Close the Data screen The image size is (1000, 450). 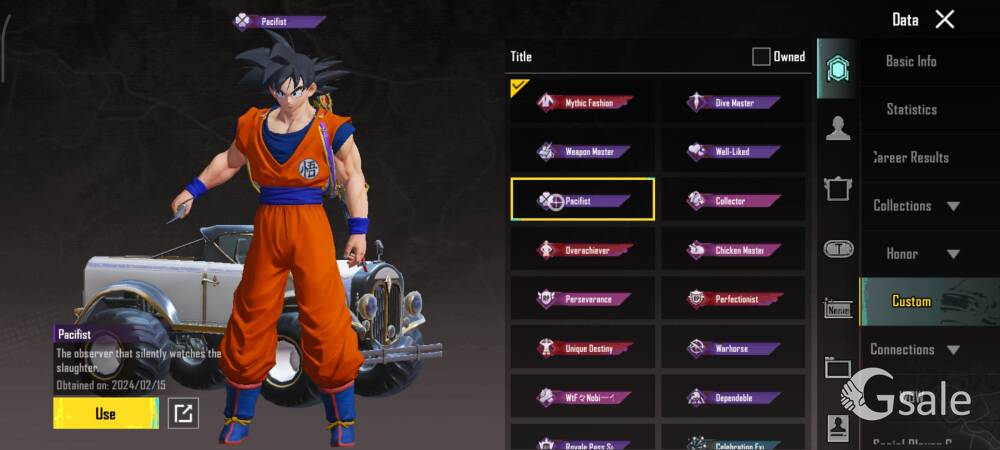(x=944, y=19)
